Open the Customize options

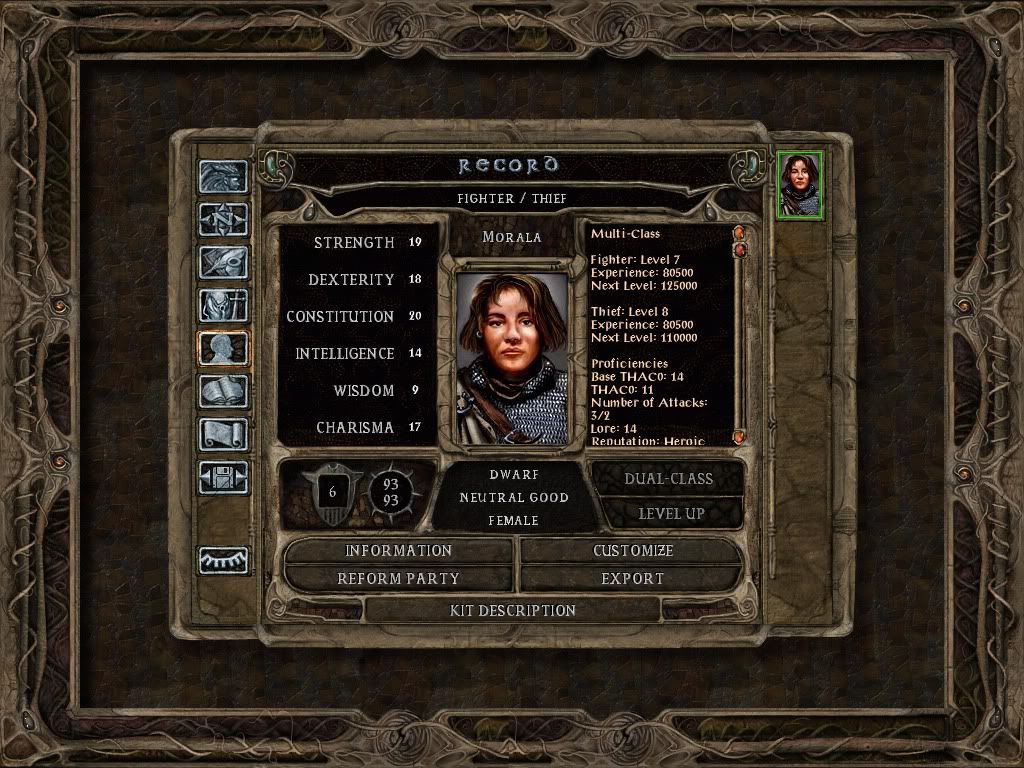click(x=632, y=551)
